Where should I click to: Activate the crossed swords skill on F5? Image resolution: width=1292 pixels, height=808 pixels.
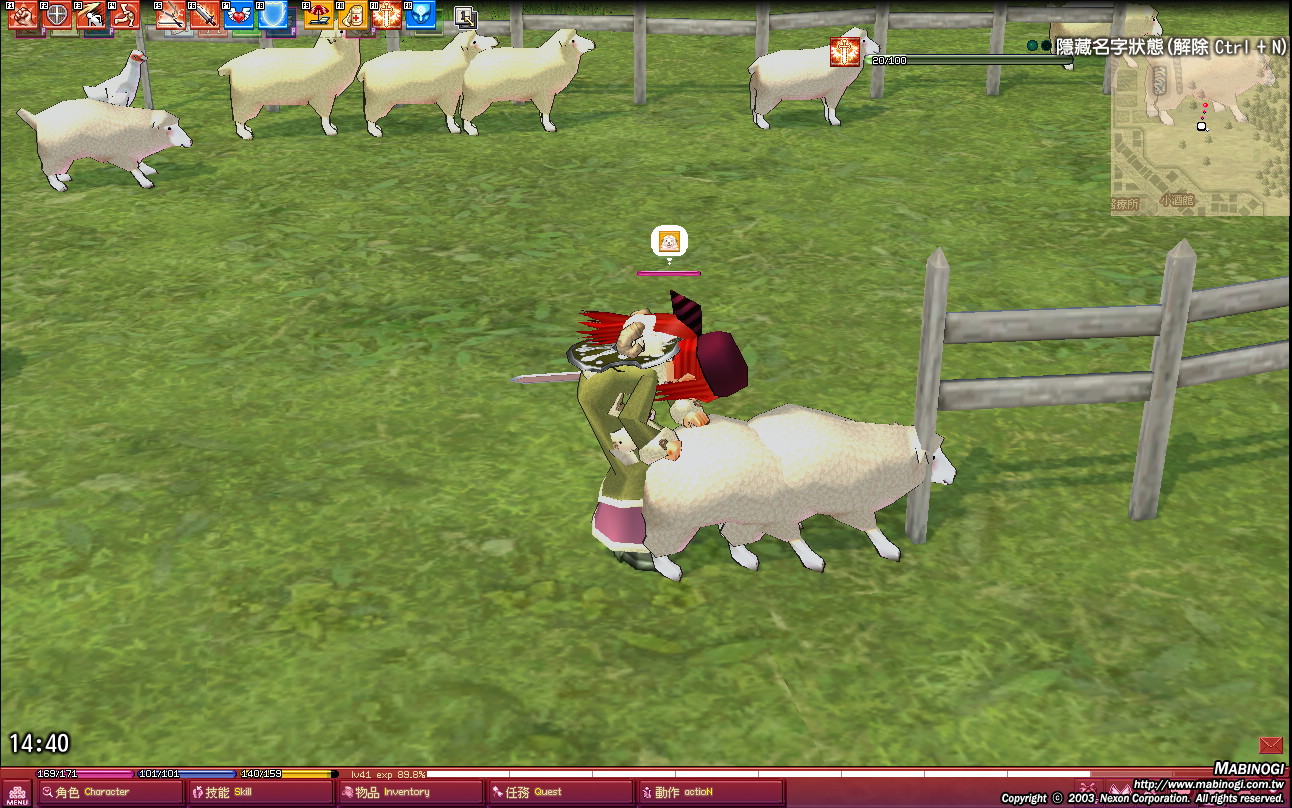[170, 14]
